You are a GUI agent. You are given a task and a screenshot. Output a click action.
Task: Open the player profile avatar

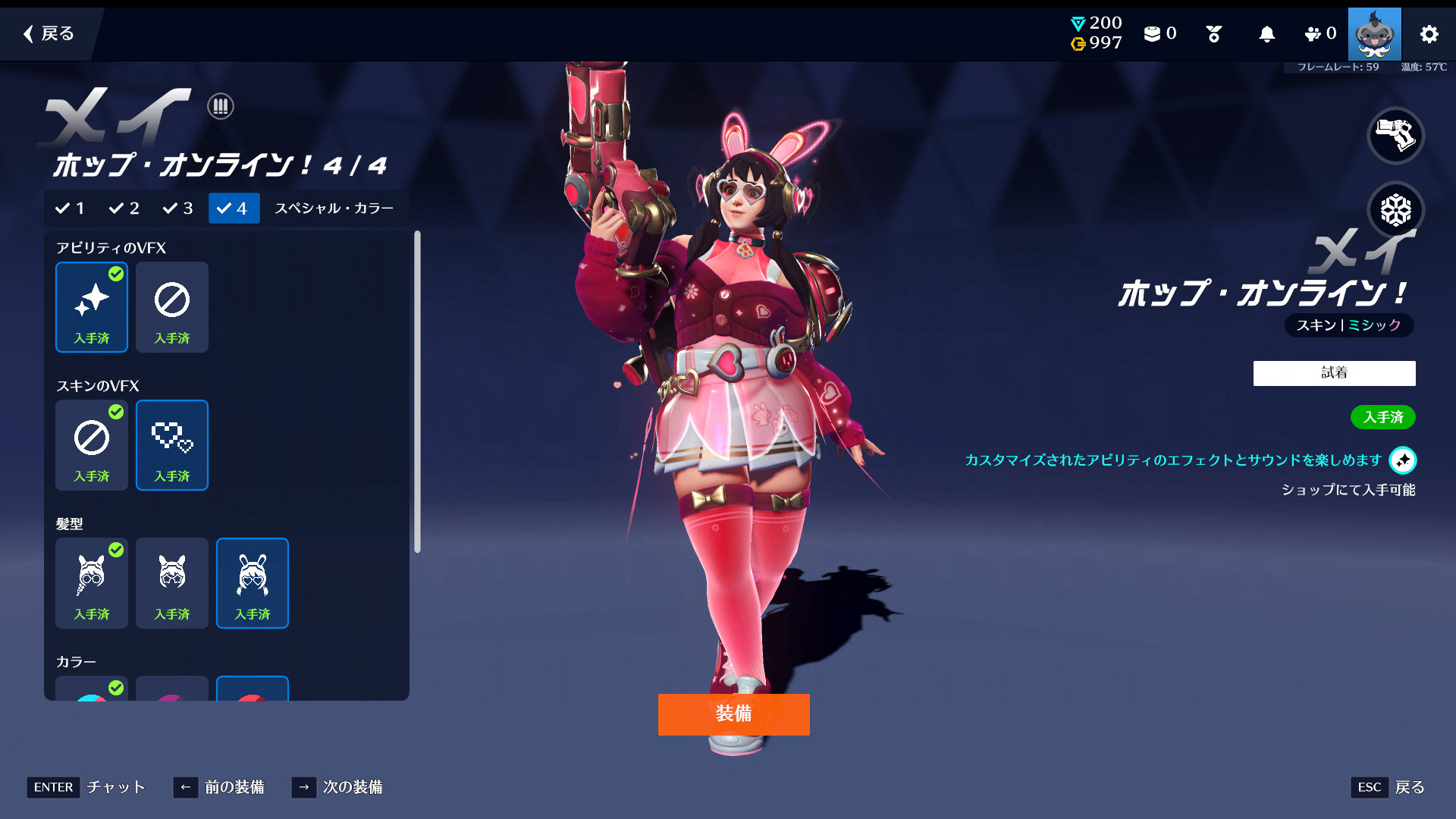1374,34
